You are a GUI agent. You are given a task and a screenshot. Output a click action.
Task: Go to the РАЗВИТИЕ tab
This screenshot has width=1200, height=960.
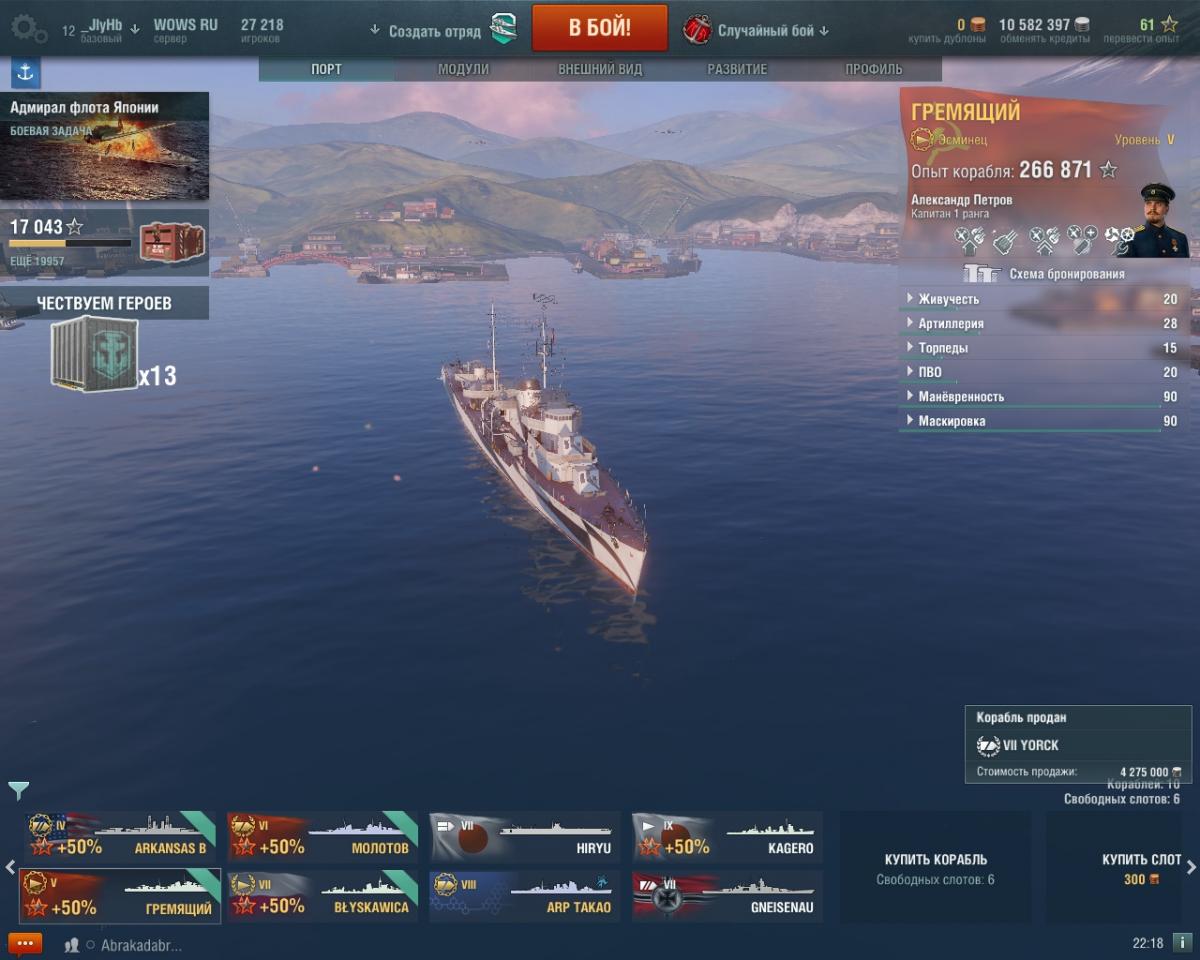(x=737, y=69)
